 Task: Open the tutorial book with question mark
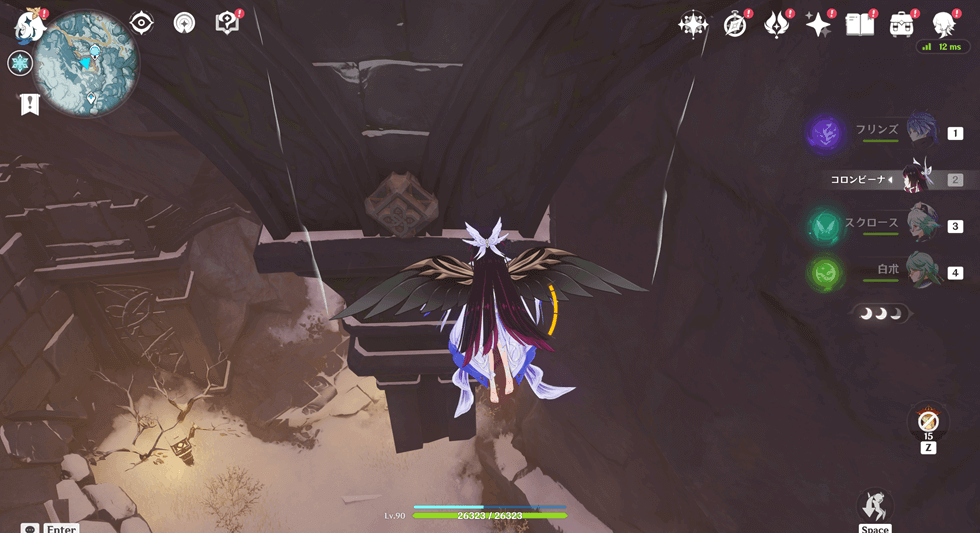(227, 23)
